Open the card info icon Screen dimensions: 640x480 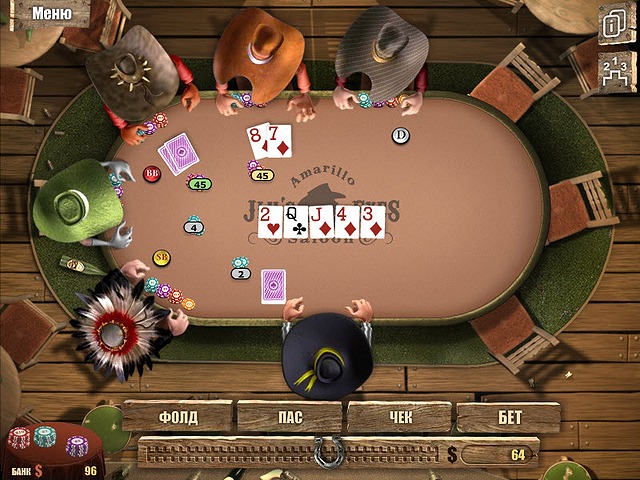612,23
